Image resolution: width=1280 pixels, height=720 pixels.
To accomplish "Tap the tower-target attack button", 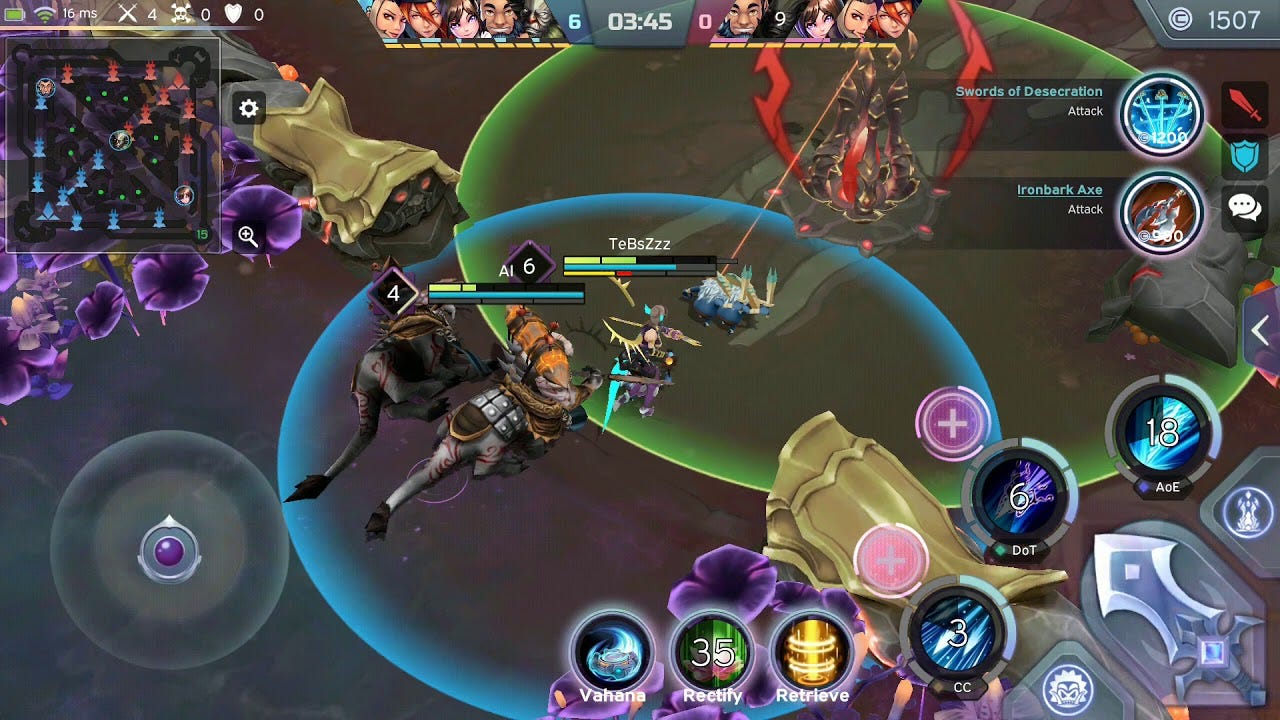I will (x=1249, y=510).
